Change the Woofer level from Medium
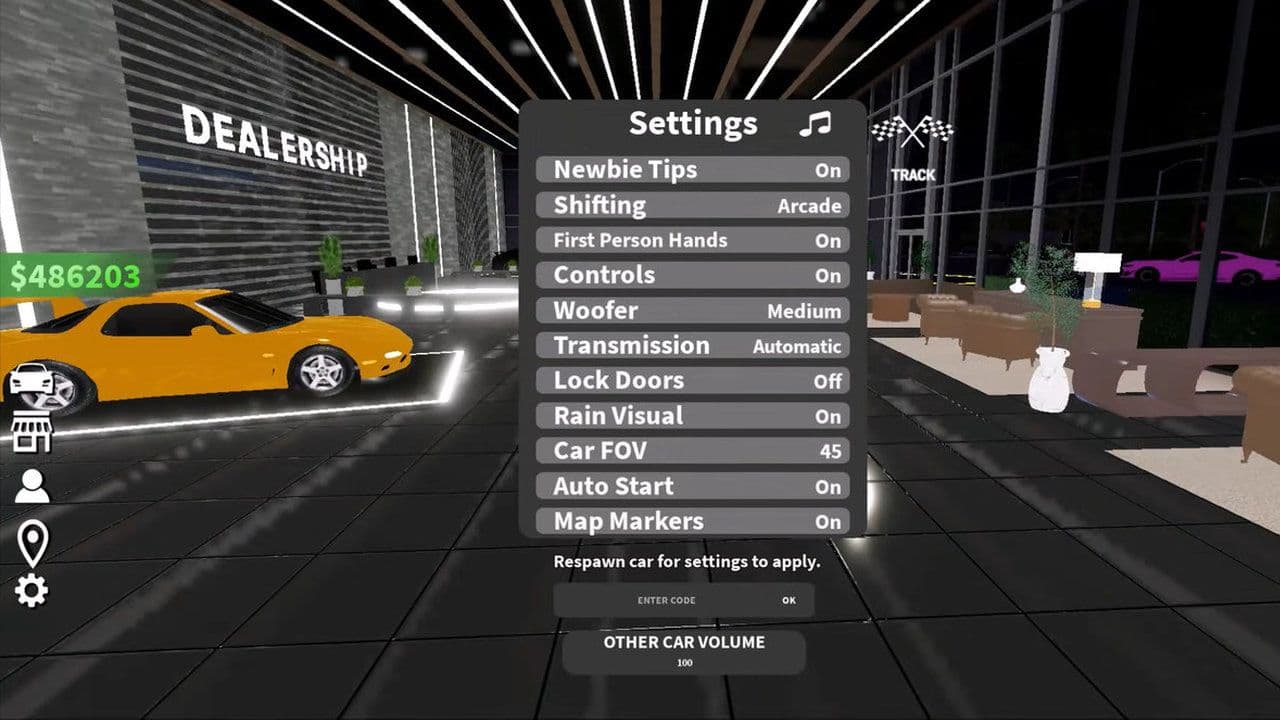The width and height of the screenshot is (1280, 720). [692, 310]
